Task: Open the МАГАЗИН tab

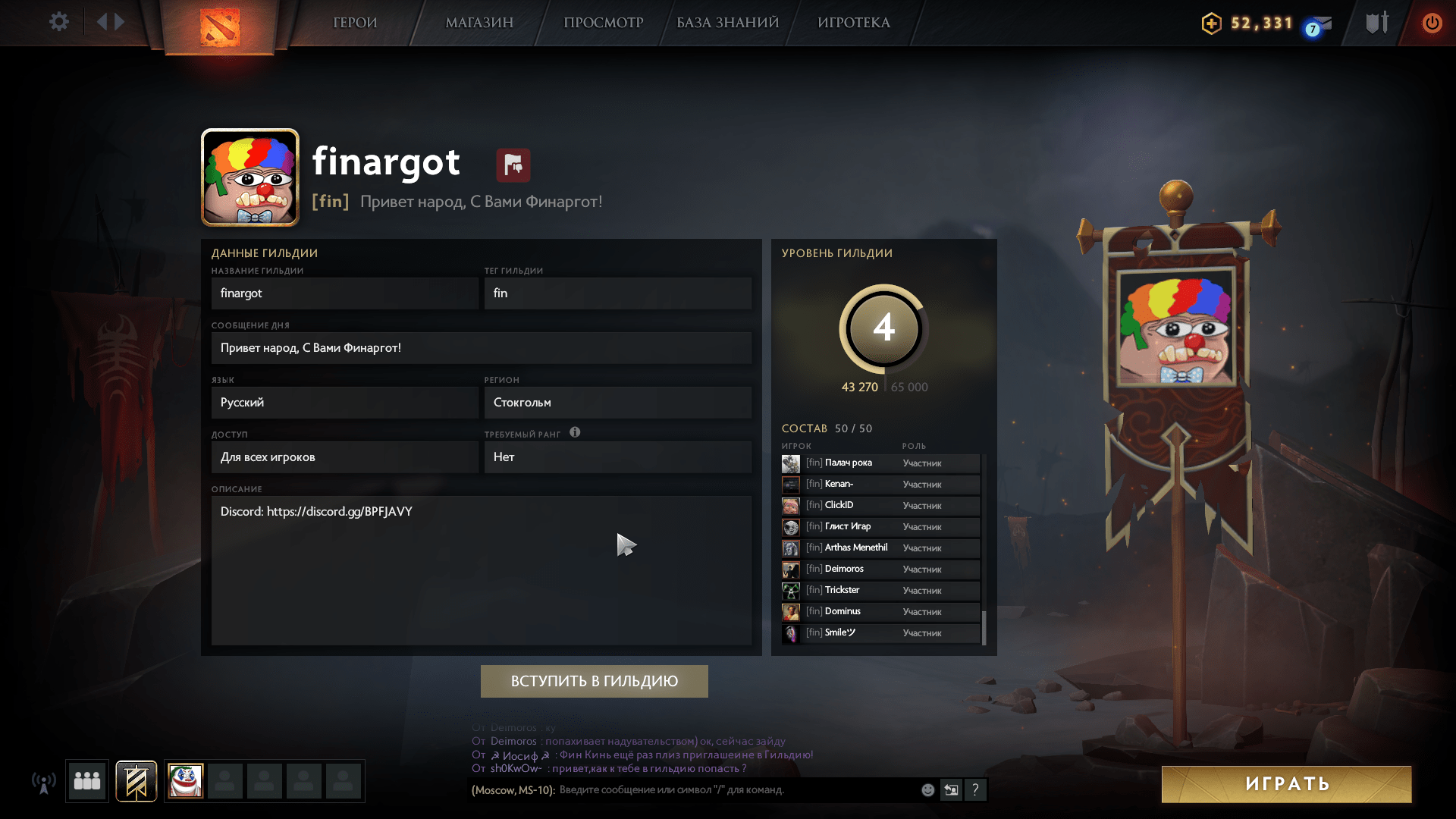Action: click(x=479, y=23)
